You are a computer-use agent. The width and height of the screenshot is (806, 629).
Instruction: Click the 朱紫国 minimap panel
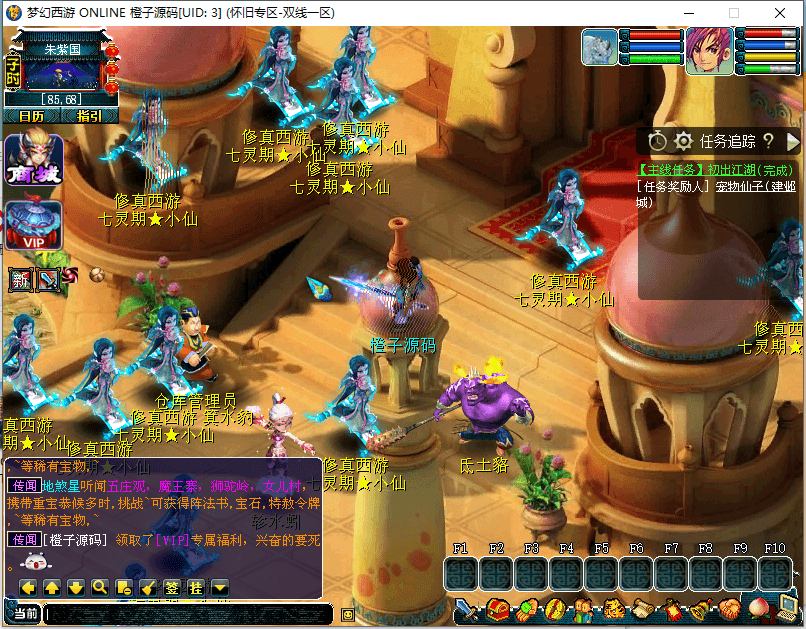pos(62,68)
